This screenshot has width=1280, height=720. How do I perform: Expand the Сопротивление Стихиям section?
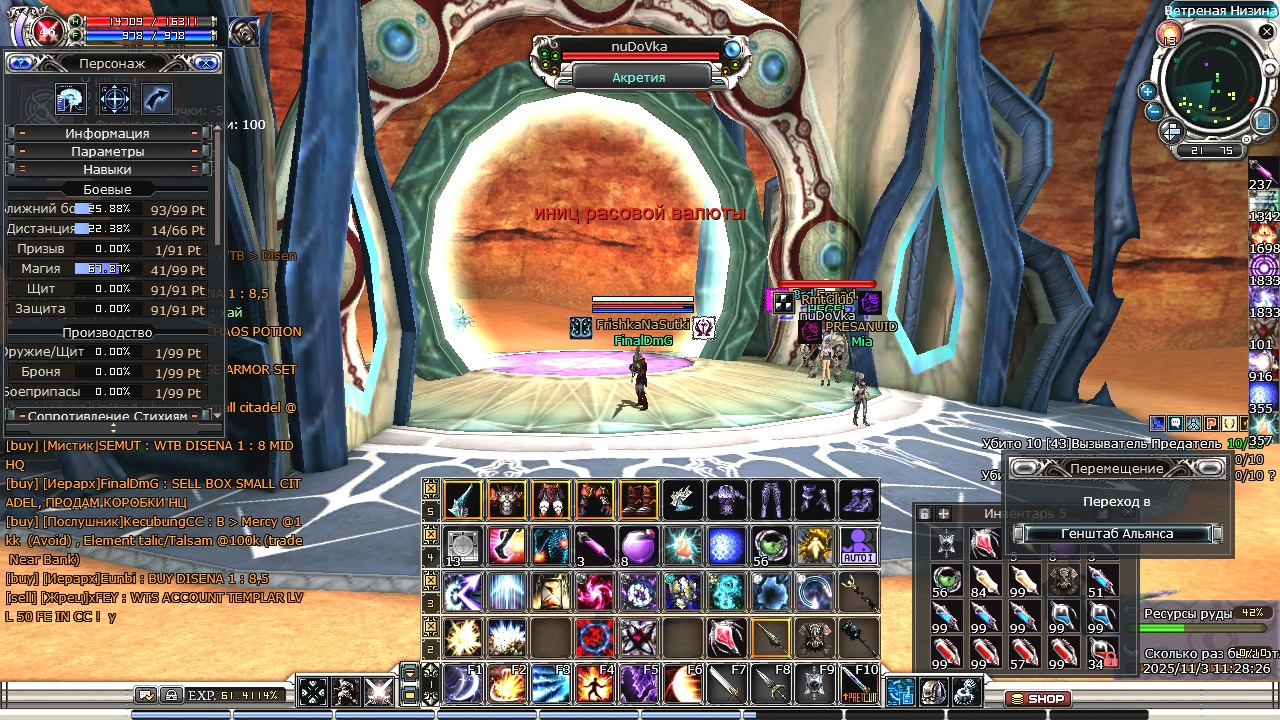107,415
